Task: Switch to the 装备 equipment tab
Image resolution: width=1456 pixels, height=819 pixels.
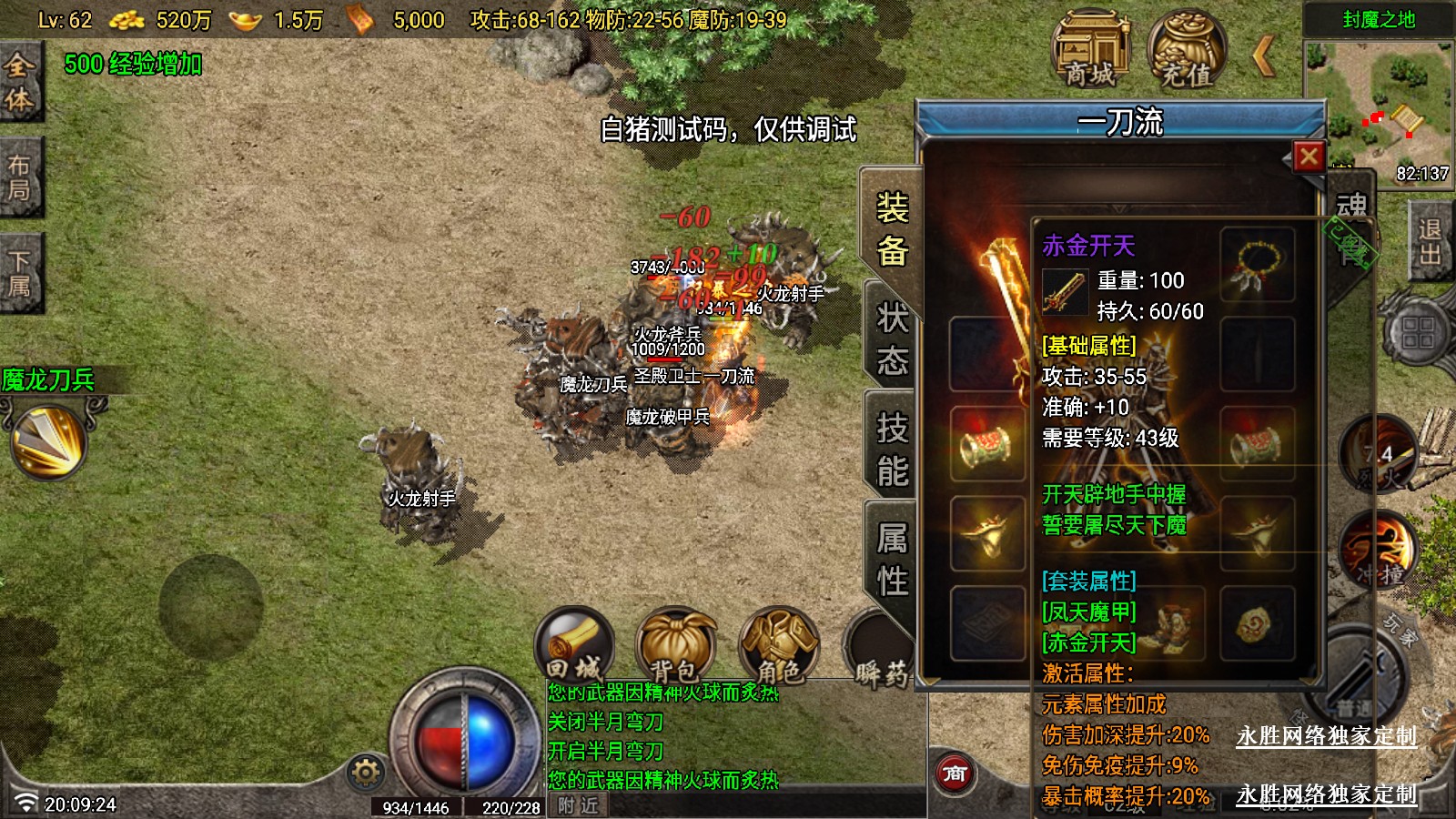Action: (x=892, y=229)
